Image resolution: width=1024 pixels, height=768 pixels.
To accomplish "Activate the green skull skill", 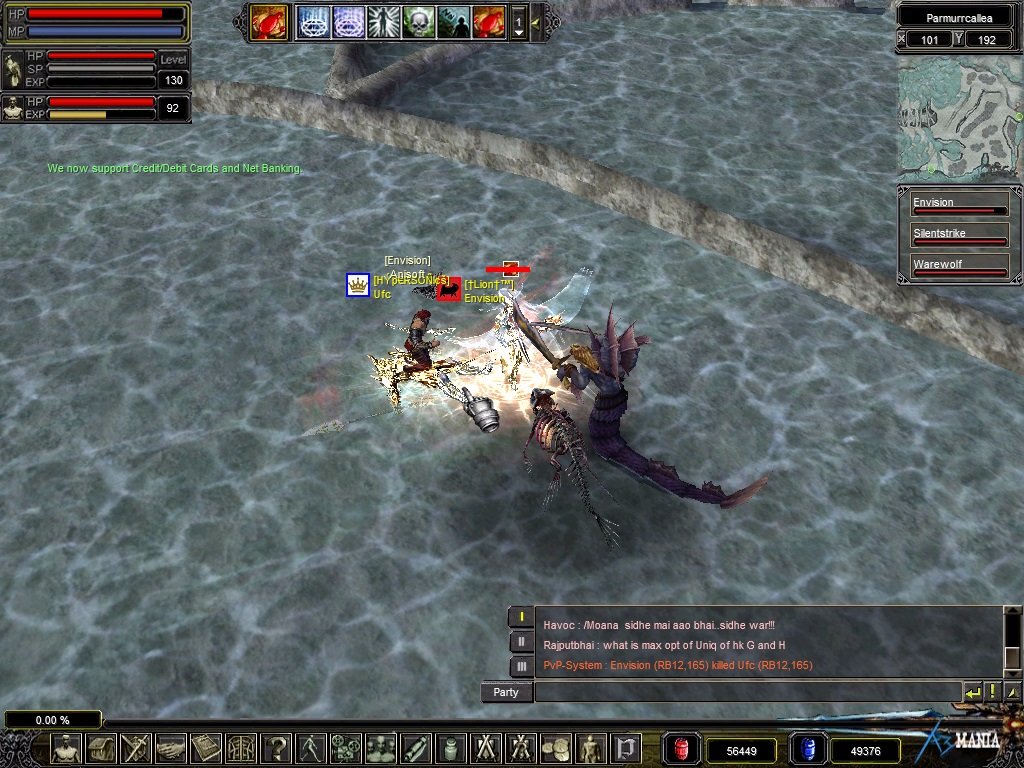I will [x=418, y=21].
